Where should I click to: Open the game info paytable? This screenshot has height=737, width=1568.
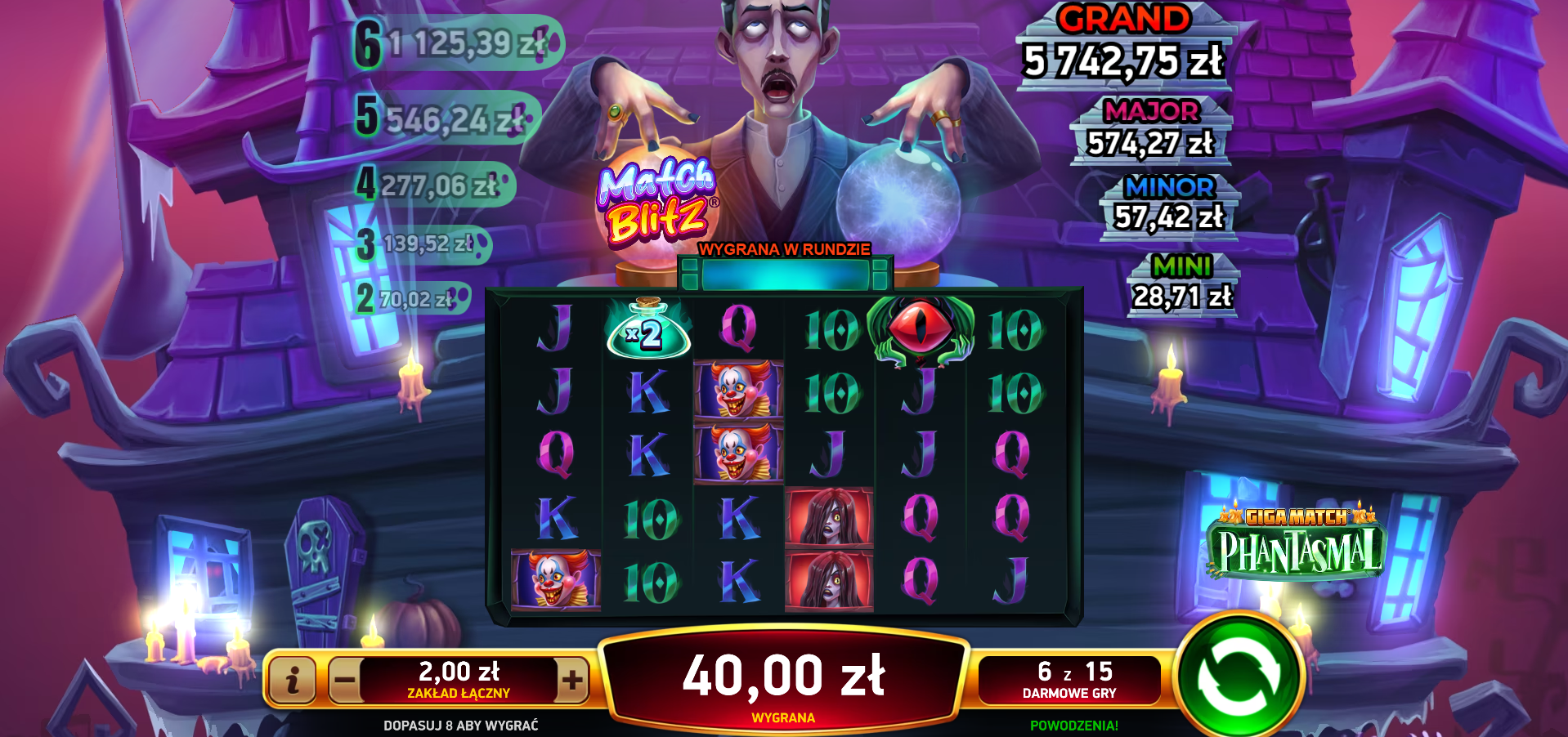(292, 679)
